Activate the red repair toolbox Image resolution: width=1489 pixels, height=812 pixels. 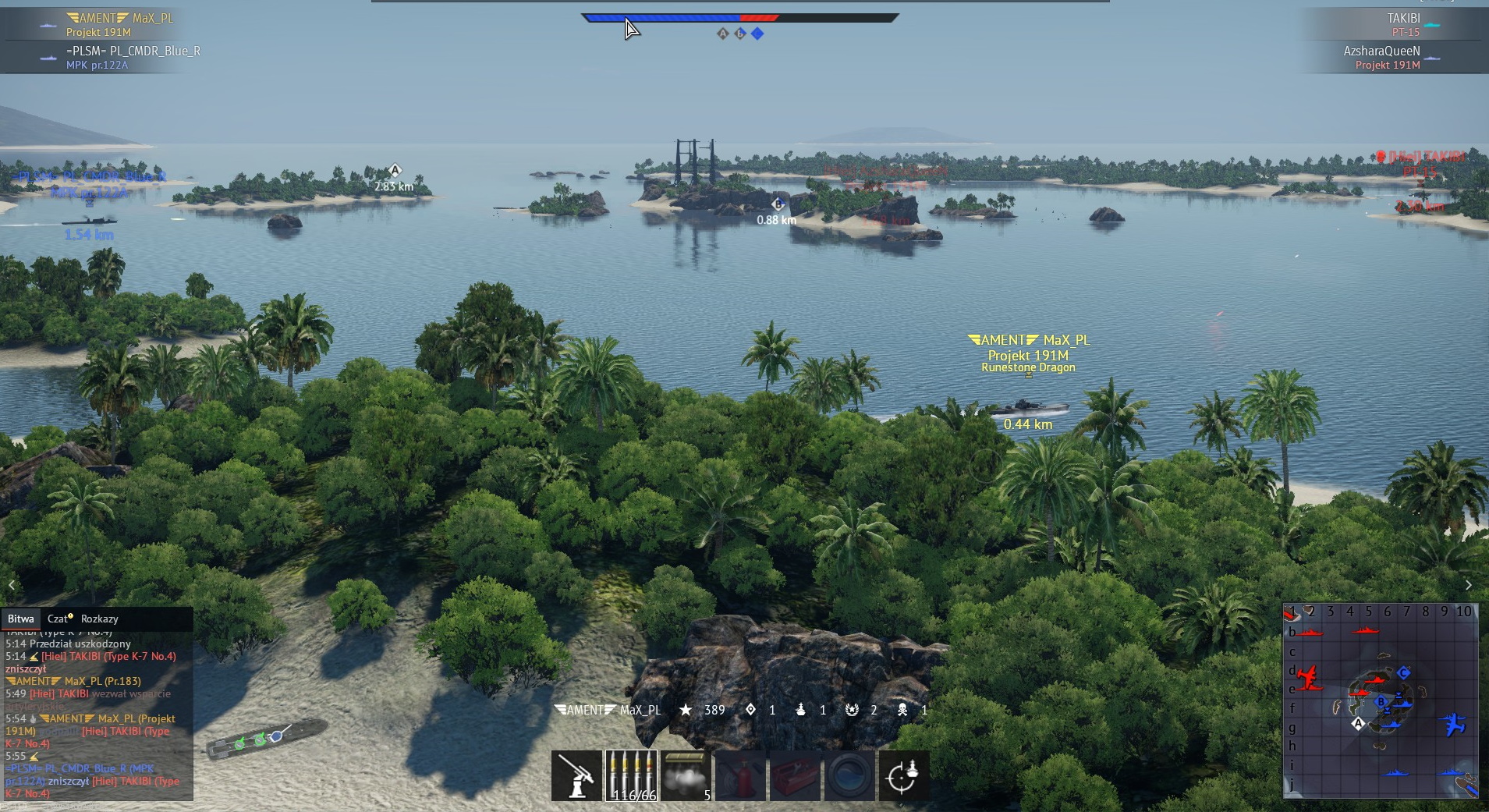(796, 776)
